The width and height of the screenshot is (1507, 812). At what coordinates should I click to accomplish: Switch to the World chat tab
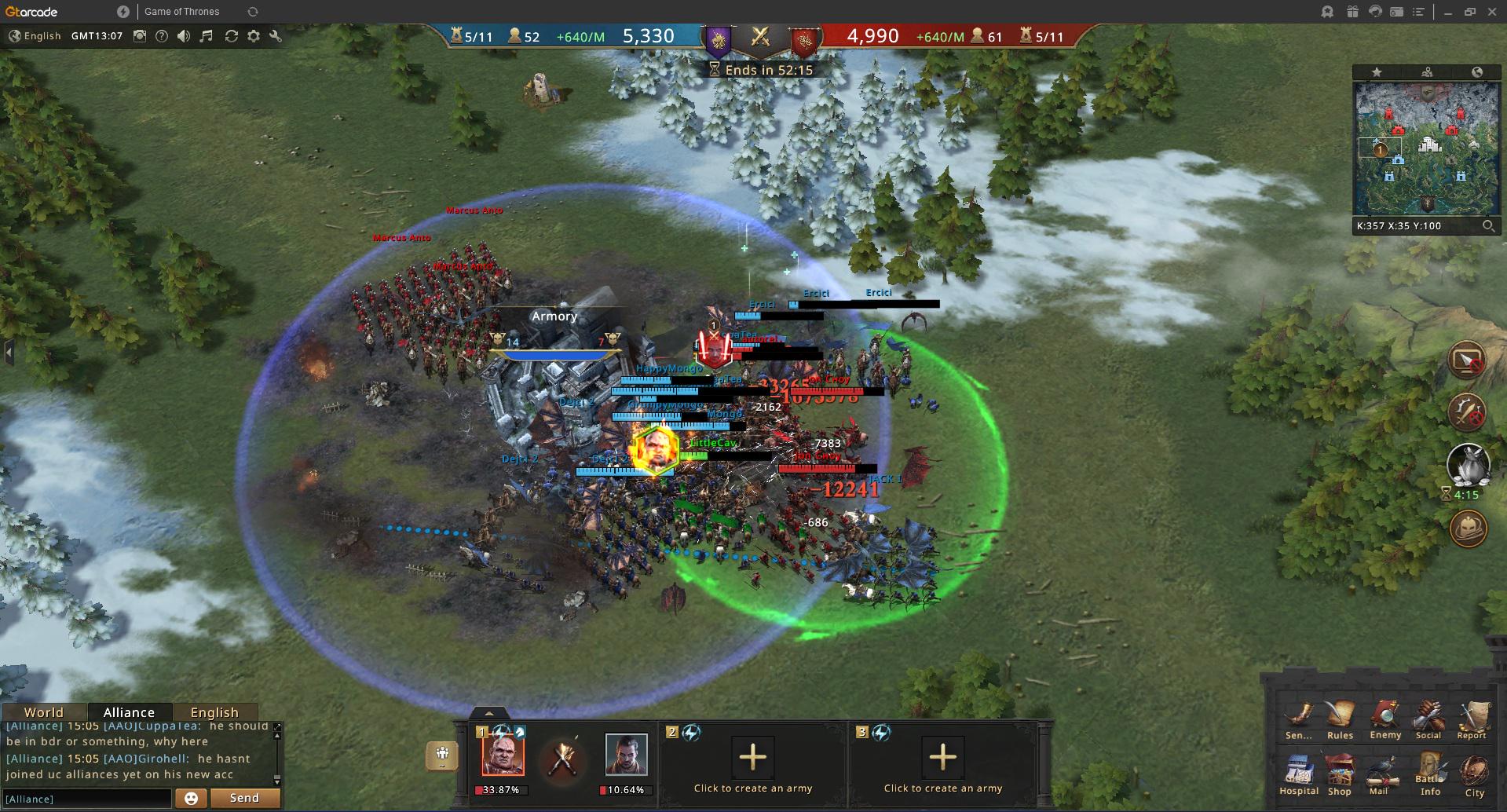(x=44, y=712)
